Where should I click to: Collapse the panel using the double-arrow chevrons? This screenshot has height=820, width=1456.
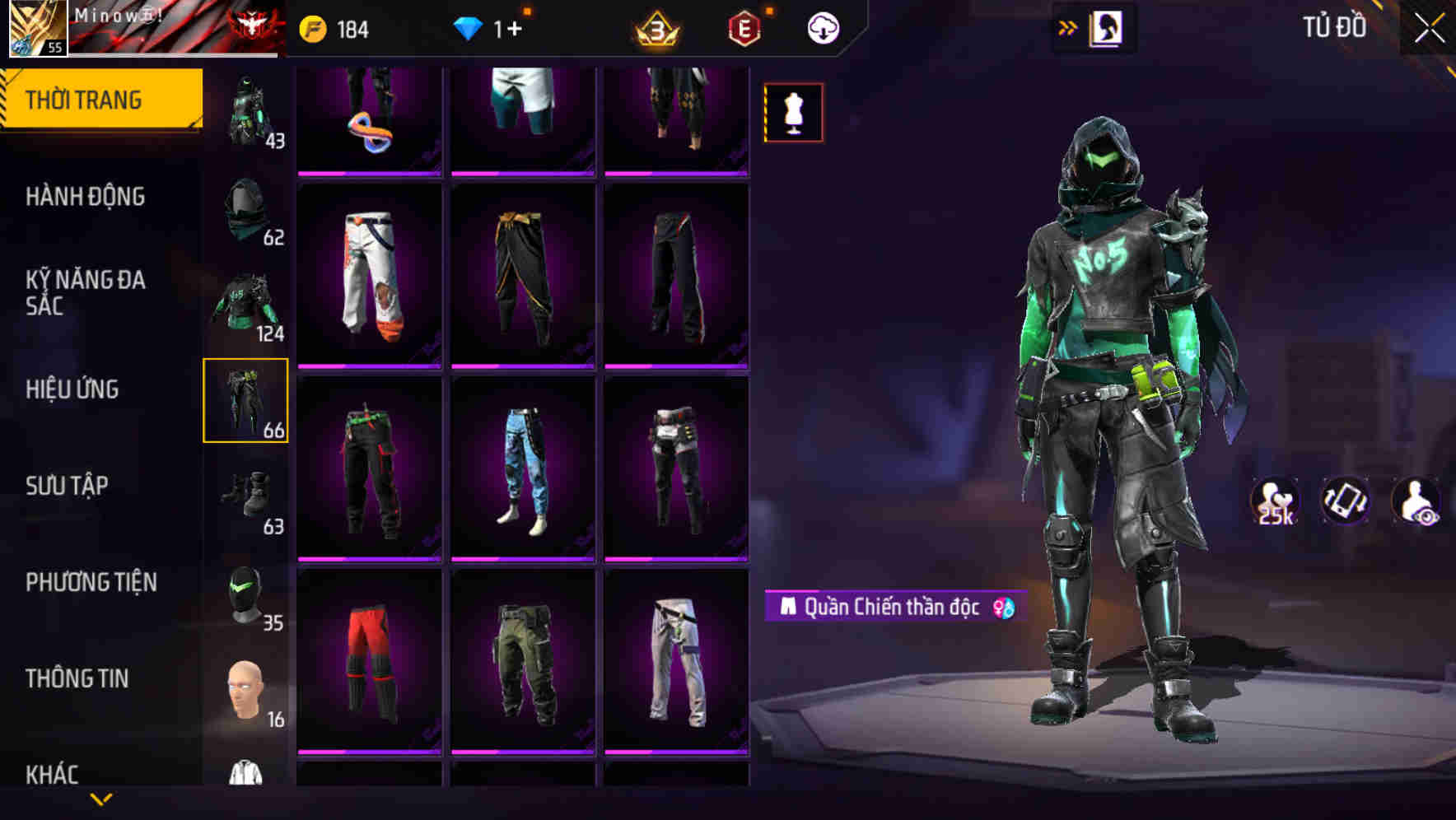pyautogui.click(x=1067, y=27)
